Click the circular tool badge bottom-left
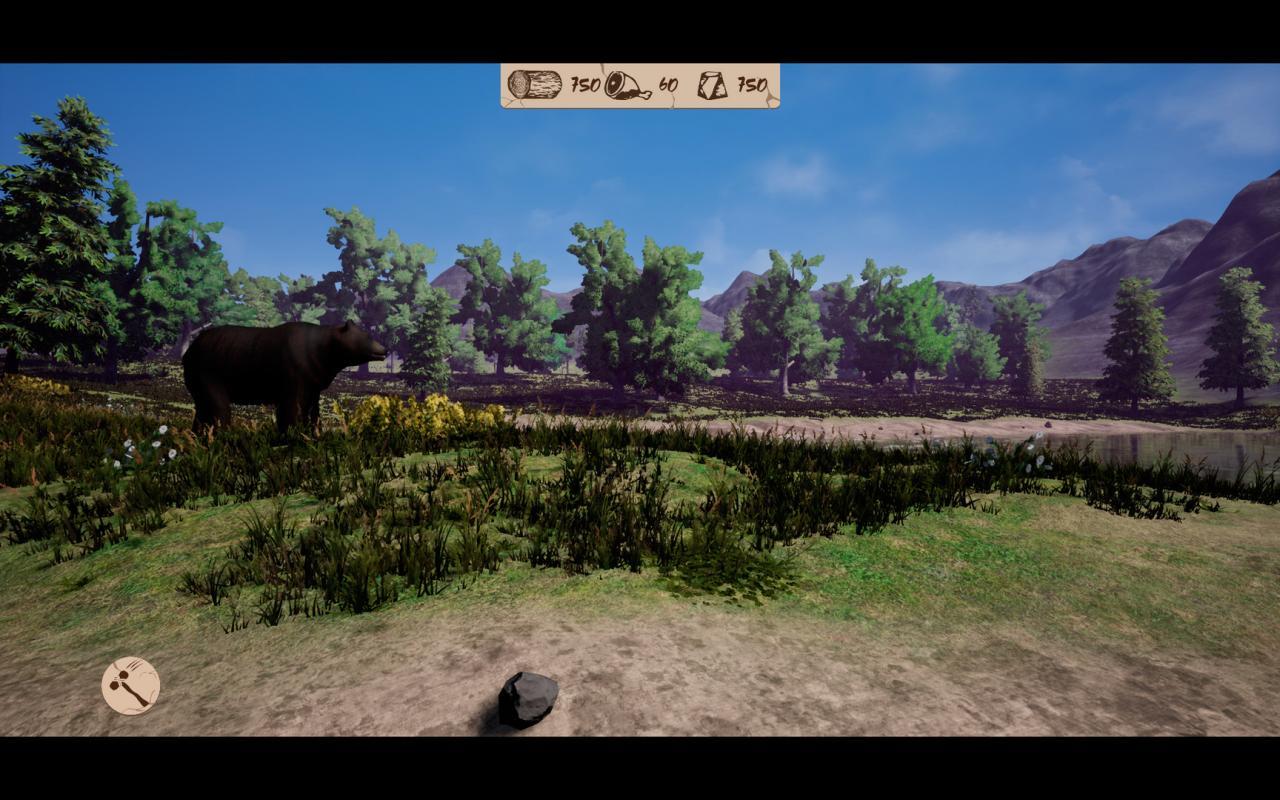This screenshot has height=800, width=1280. 130,687
